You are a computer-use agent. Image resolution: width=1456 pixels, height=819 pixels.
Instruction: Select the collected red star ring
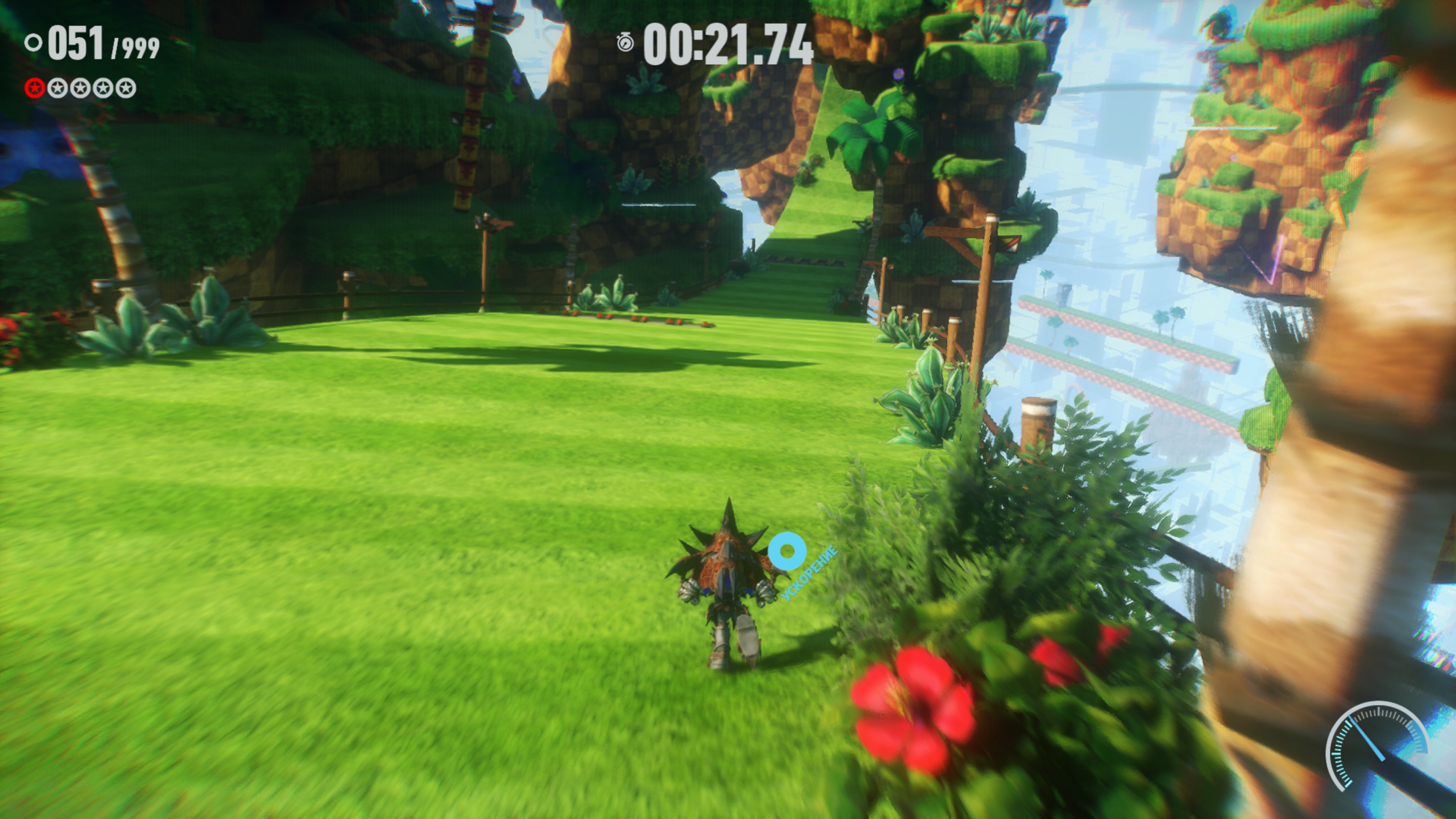tap(35, 88)
